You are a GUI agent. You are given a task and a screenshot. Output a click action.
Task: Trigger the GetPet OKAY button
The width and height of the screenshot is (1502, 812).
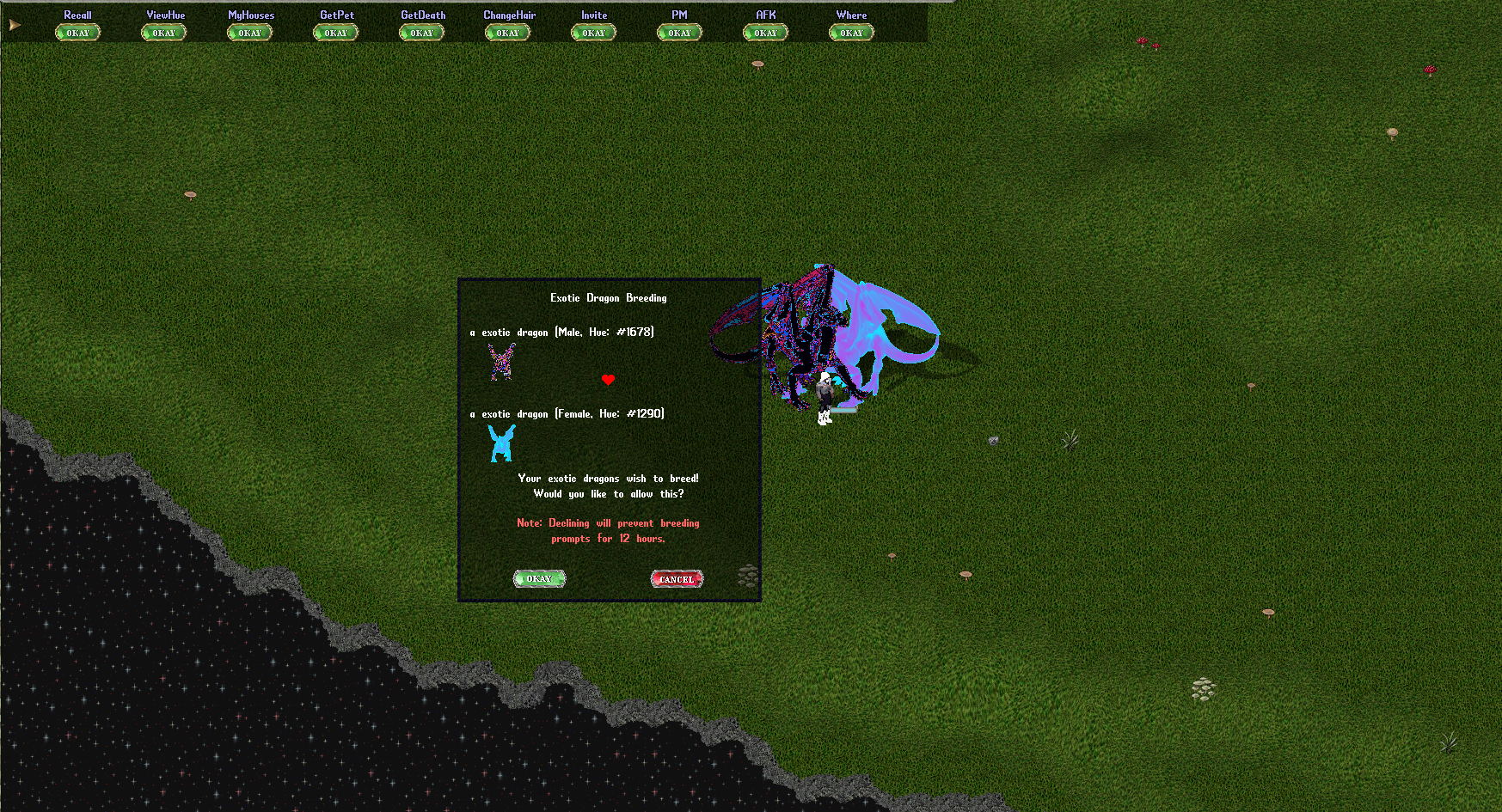[x=335, y=33]
